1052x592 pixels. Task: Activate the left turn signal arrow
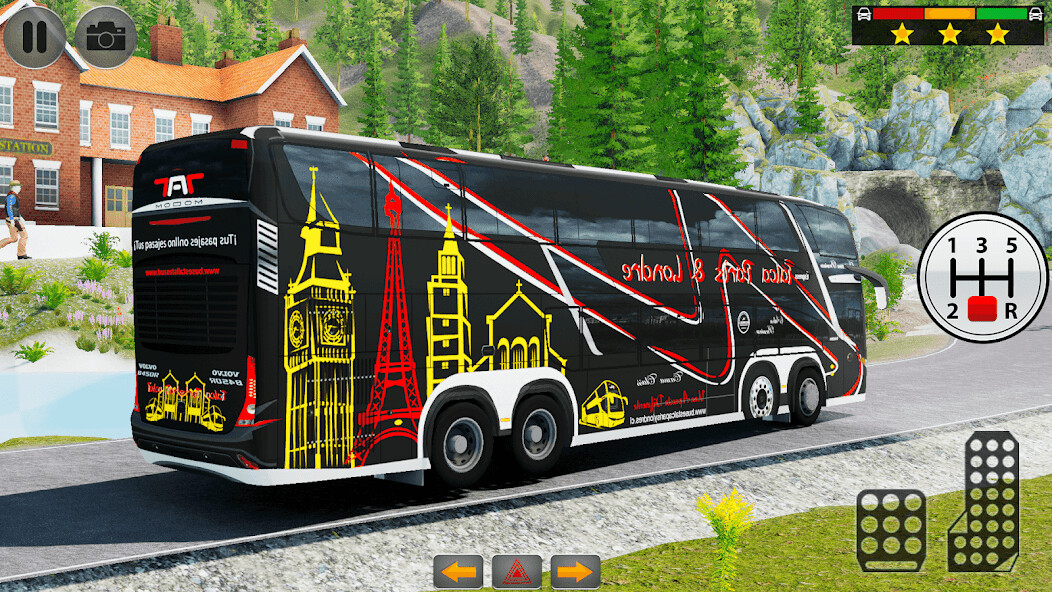pos(457,572)
